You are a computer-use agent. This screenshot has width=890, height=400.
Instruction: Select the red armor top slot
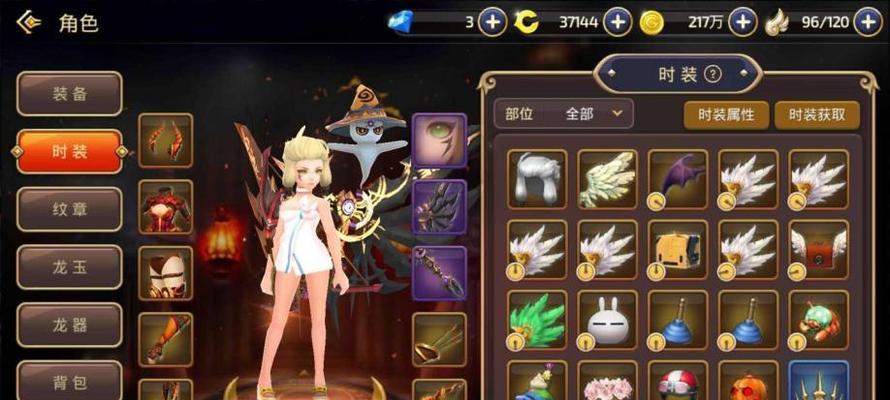[x=165, y=207]
